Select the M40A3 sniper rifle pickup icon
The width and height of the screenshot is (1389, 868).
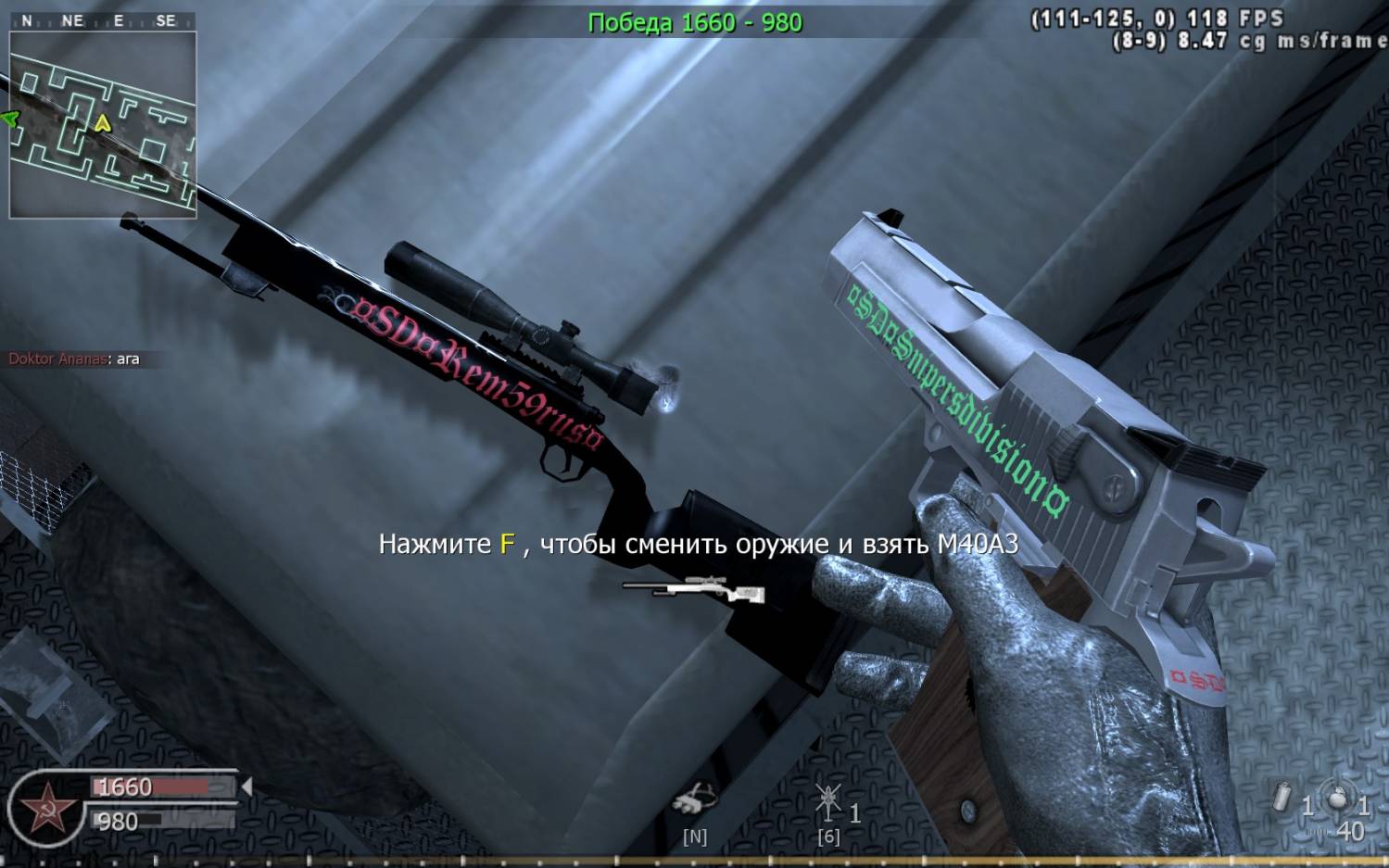coord(693,589)
